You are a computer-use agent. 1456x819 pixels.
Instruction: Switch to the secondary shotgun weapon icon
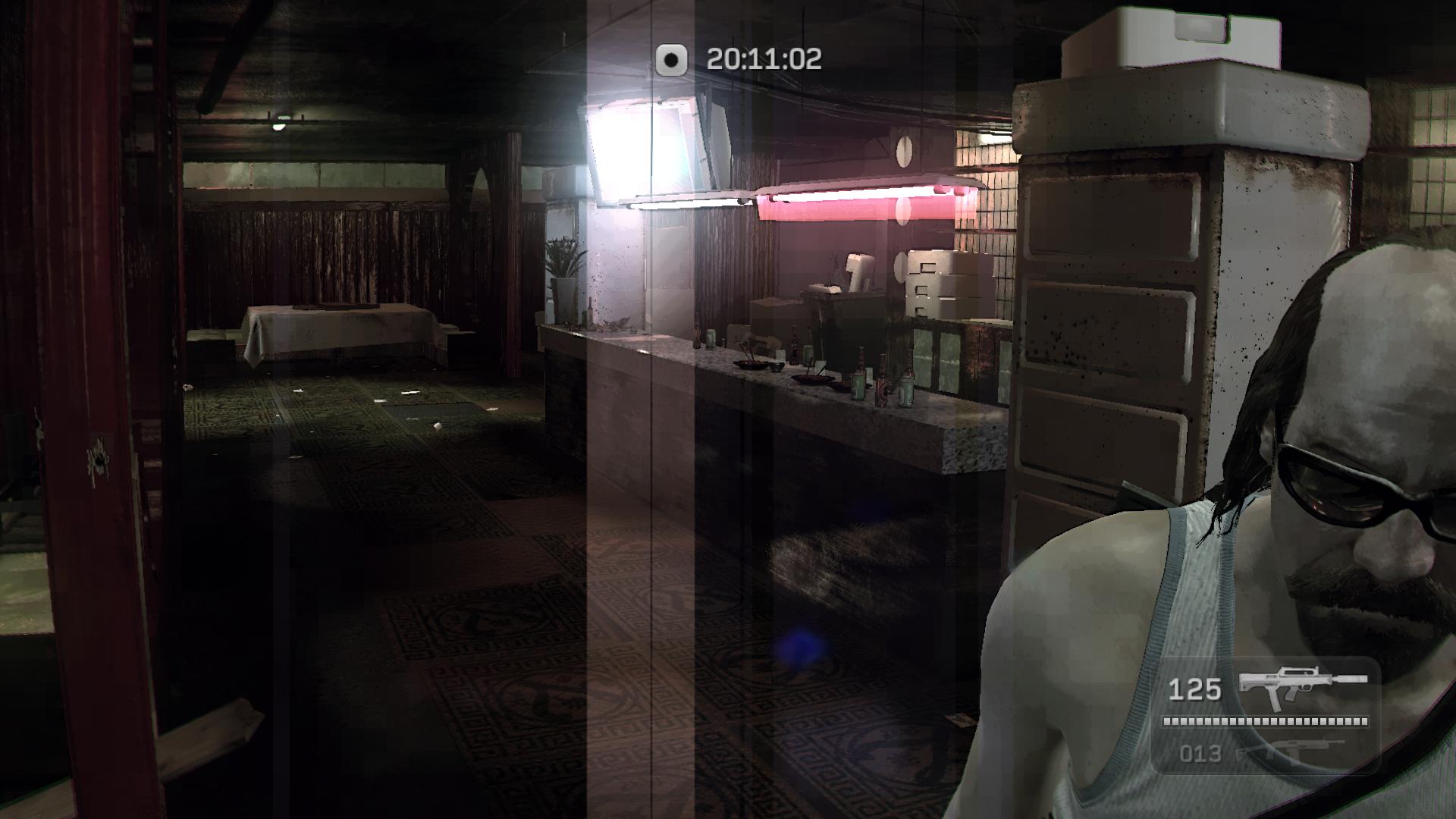1289,752
